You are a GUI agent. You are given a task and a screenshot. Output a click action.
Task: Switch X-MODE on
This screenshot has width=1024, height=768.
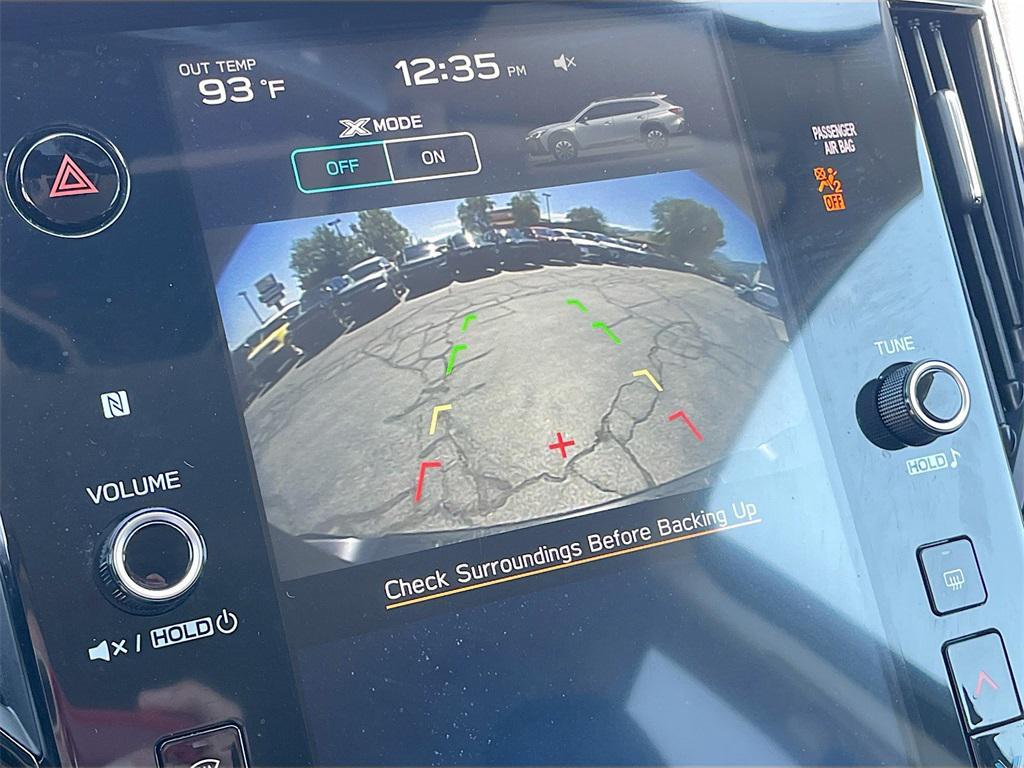(433, 157)
